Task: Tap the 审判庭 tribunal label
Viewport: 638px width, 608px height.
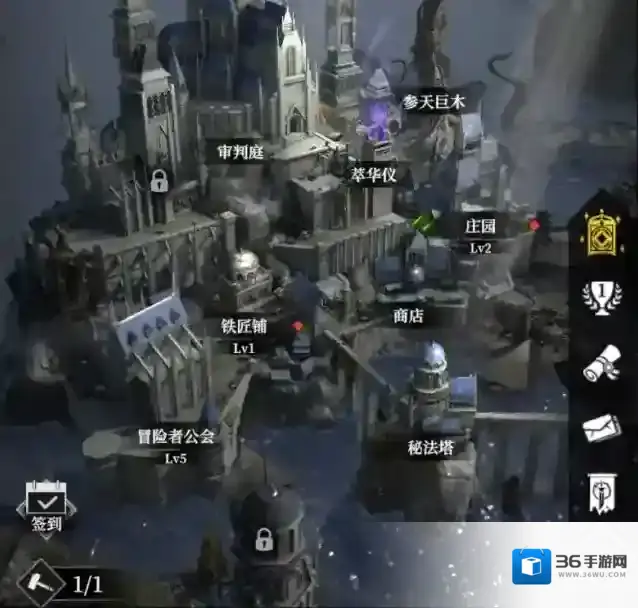Action: pos(240,151)
